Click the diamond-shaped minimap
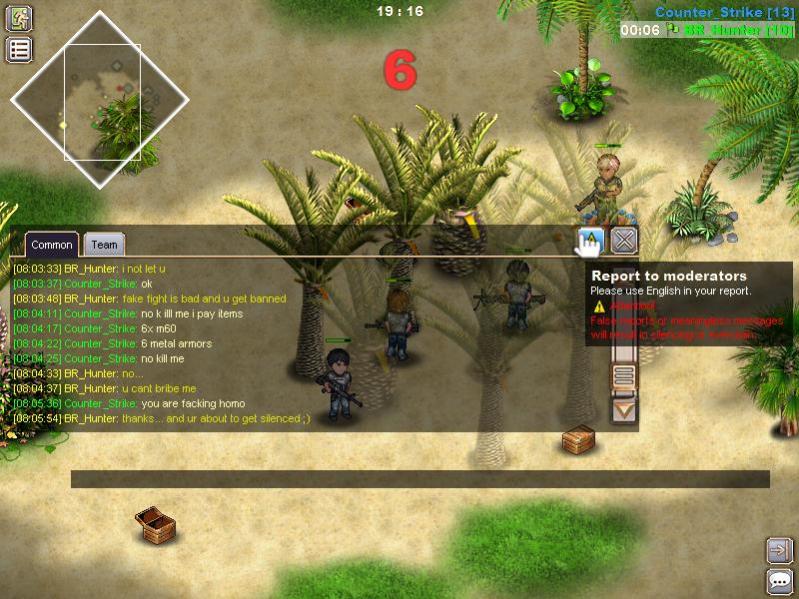 (x=99, y=99)
